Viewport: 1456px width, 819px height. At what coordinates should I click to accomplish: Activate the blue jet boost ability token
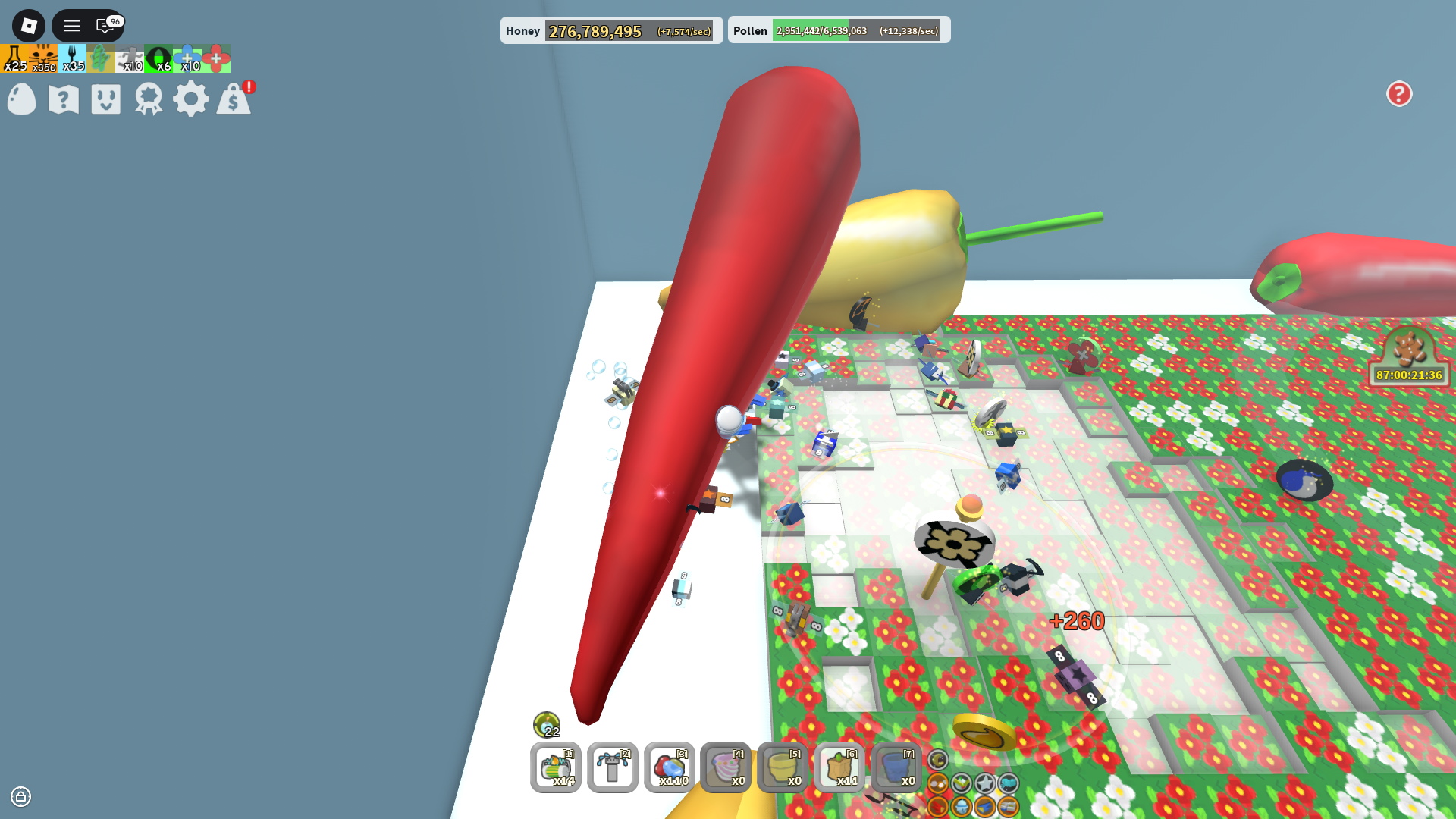click(x=984, y=808)
